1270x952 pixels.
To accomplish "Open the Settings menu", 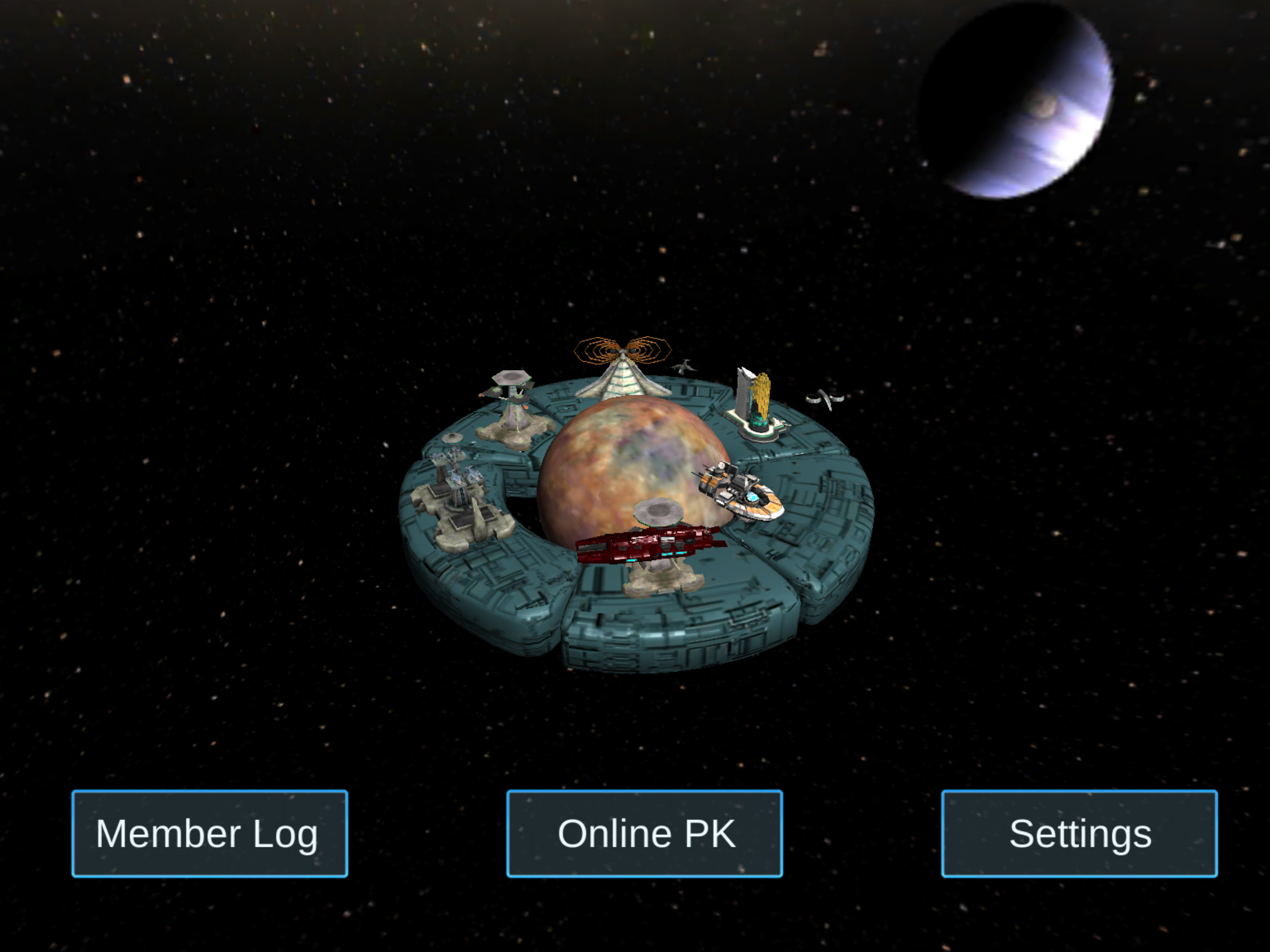I will pyautogui.click(x=1079, y=834).
